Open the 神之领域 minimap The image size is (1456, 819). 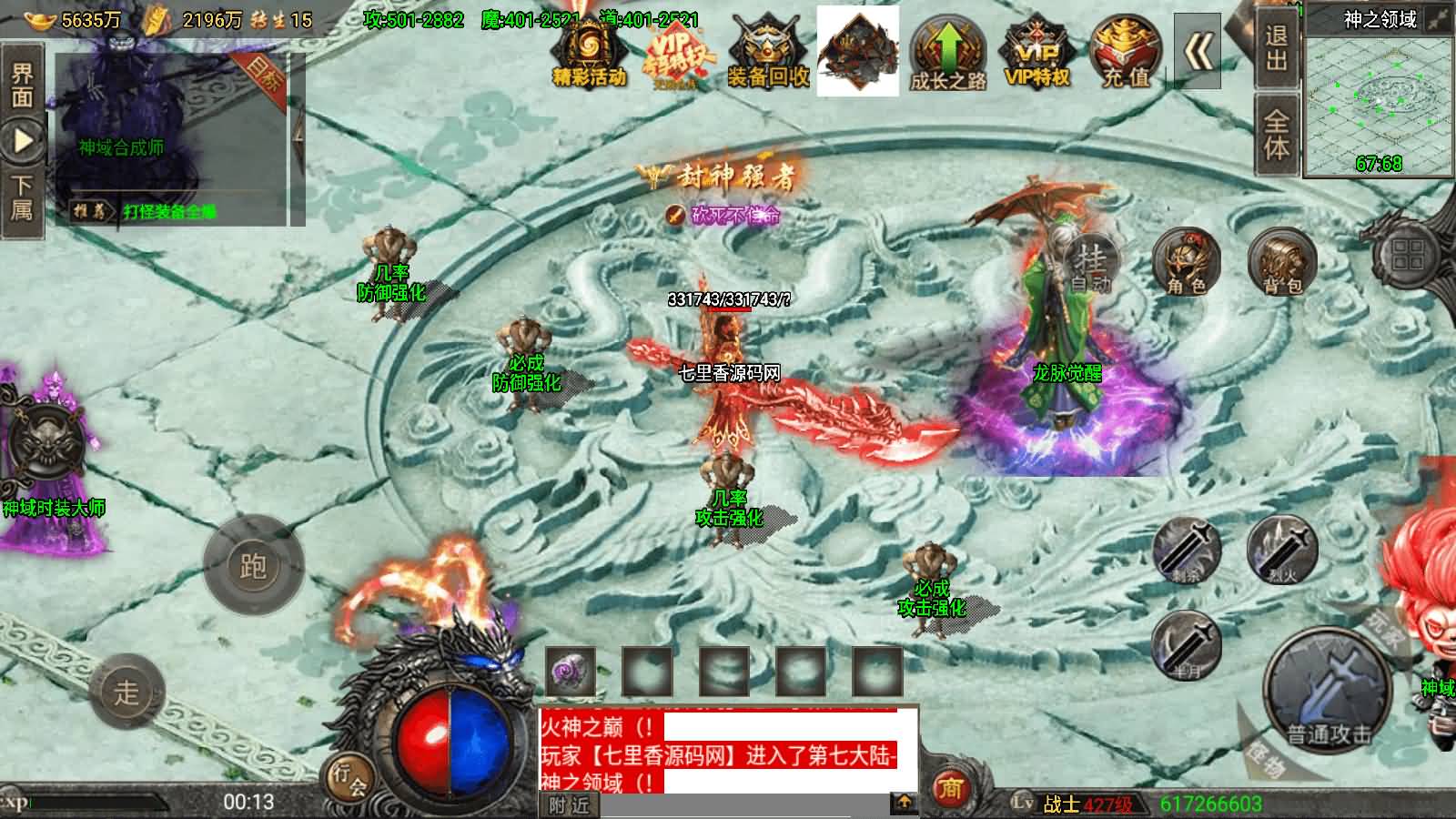click(1378, 94)
